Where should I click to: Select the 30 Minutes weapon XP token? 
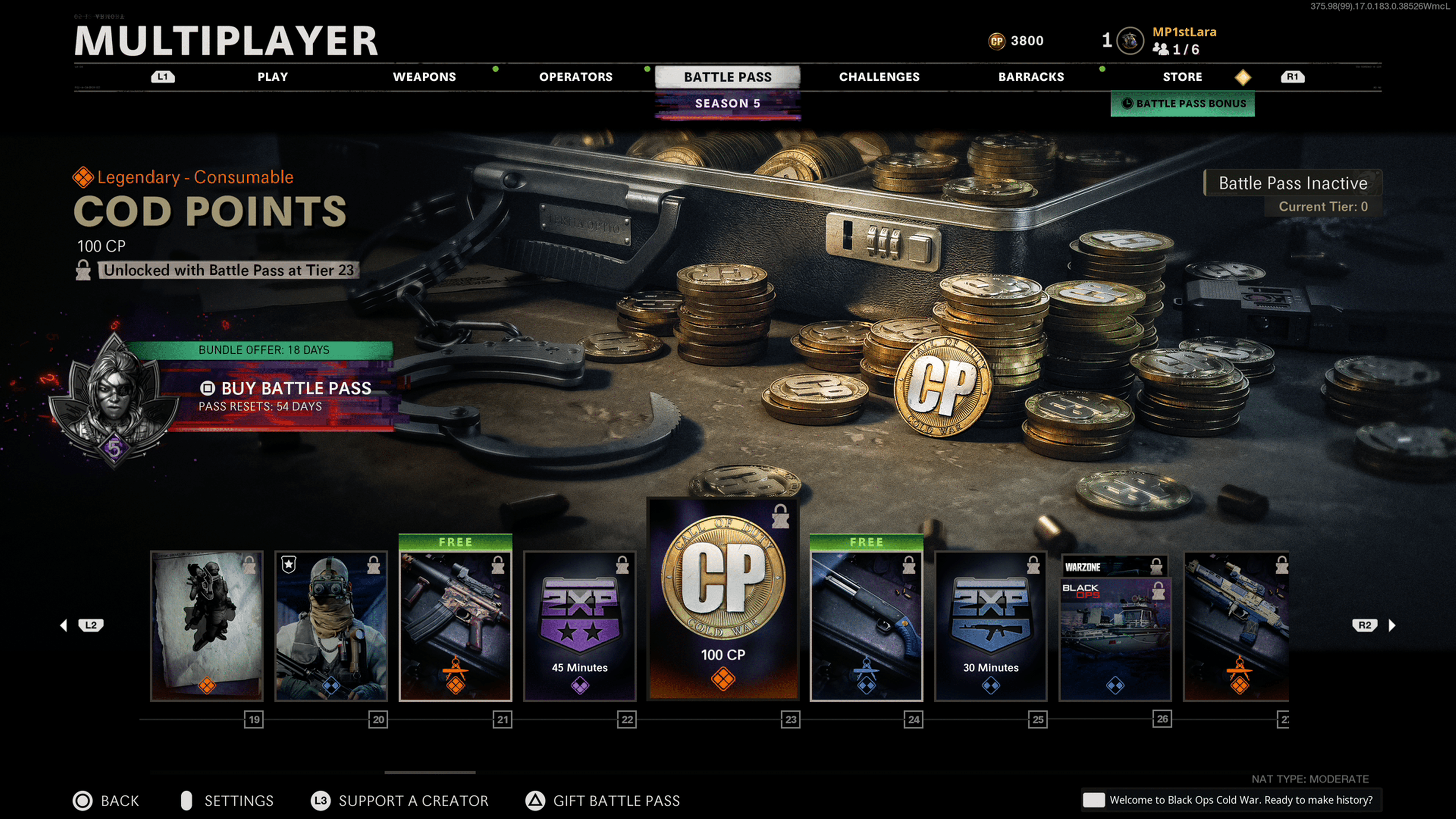coord(991,626)
